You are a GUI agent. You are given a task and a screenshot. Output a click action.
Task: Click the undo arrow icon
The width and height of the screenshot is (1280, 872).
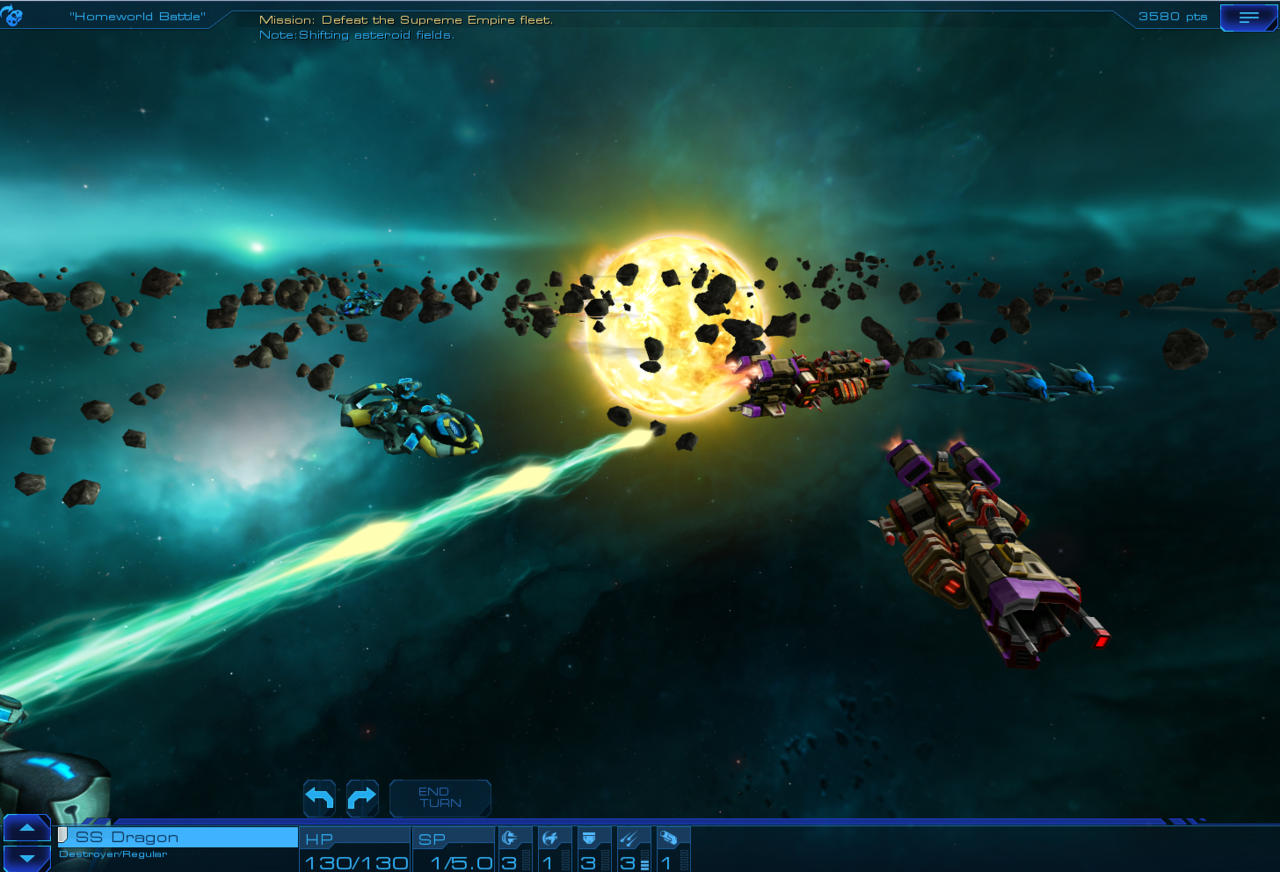[318, 797]
